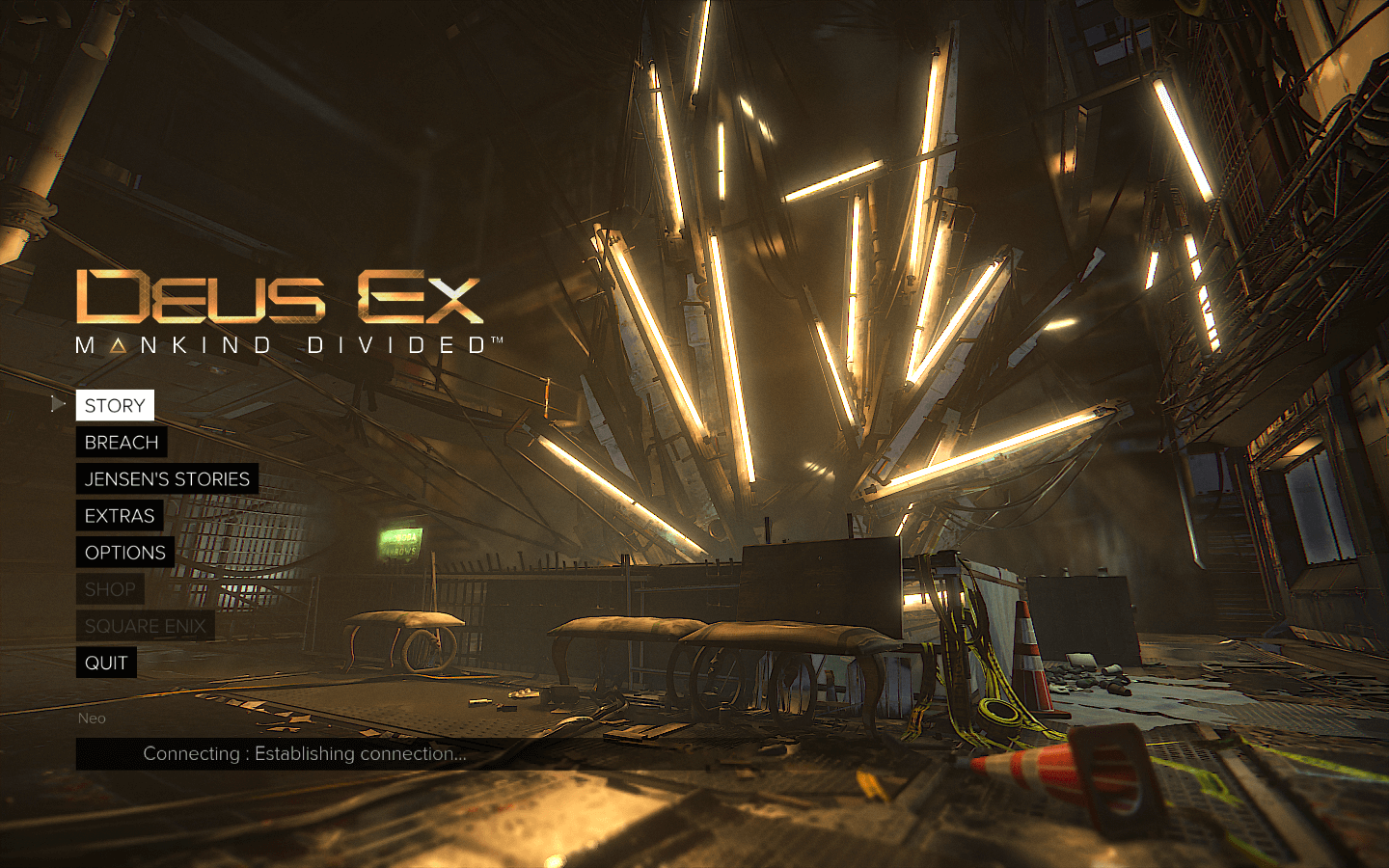Quit the game via QUIT
This screenshot has height=868, width=1389.
click(106, 663)
